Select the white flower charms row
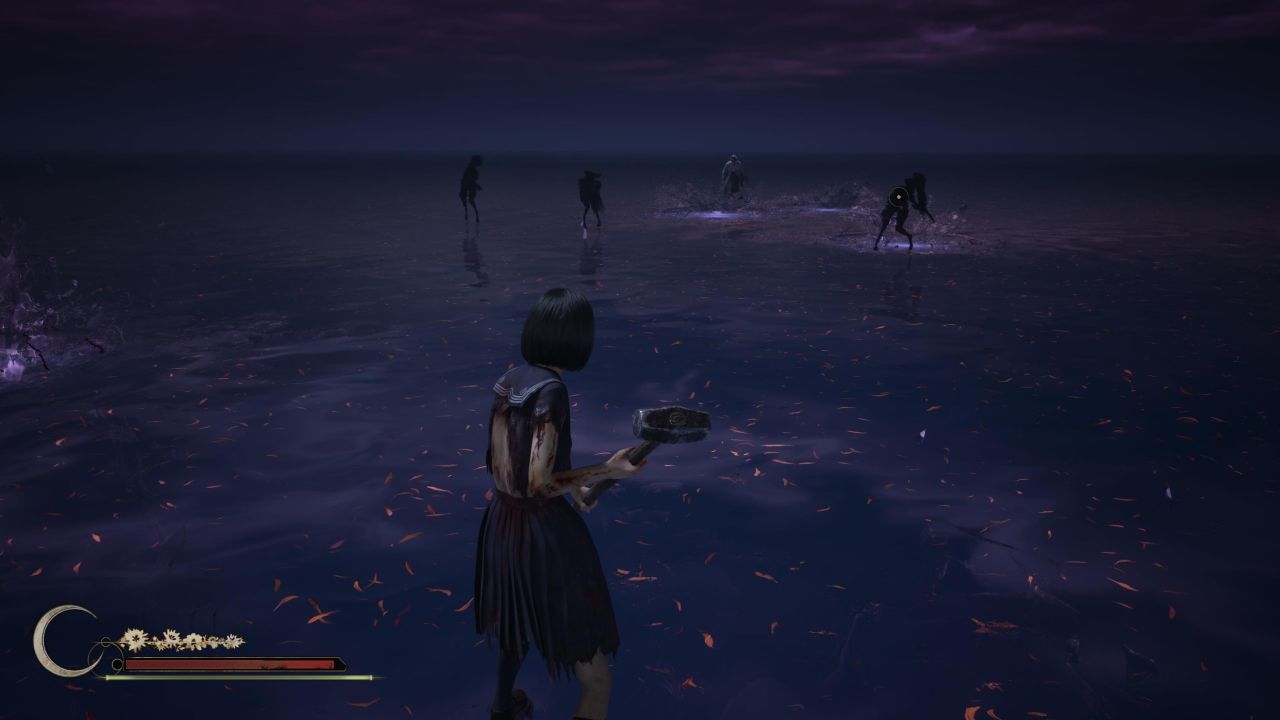The image size is (1280, 720). (181, 640)
